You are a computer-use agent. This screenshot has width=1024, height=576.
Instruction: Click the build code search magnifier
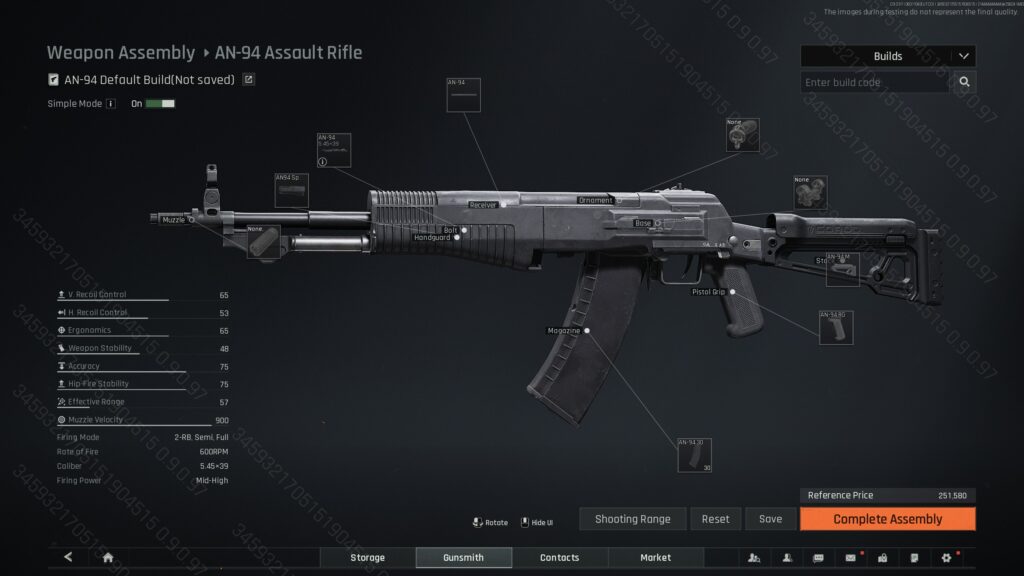[x=964, y=82]
